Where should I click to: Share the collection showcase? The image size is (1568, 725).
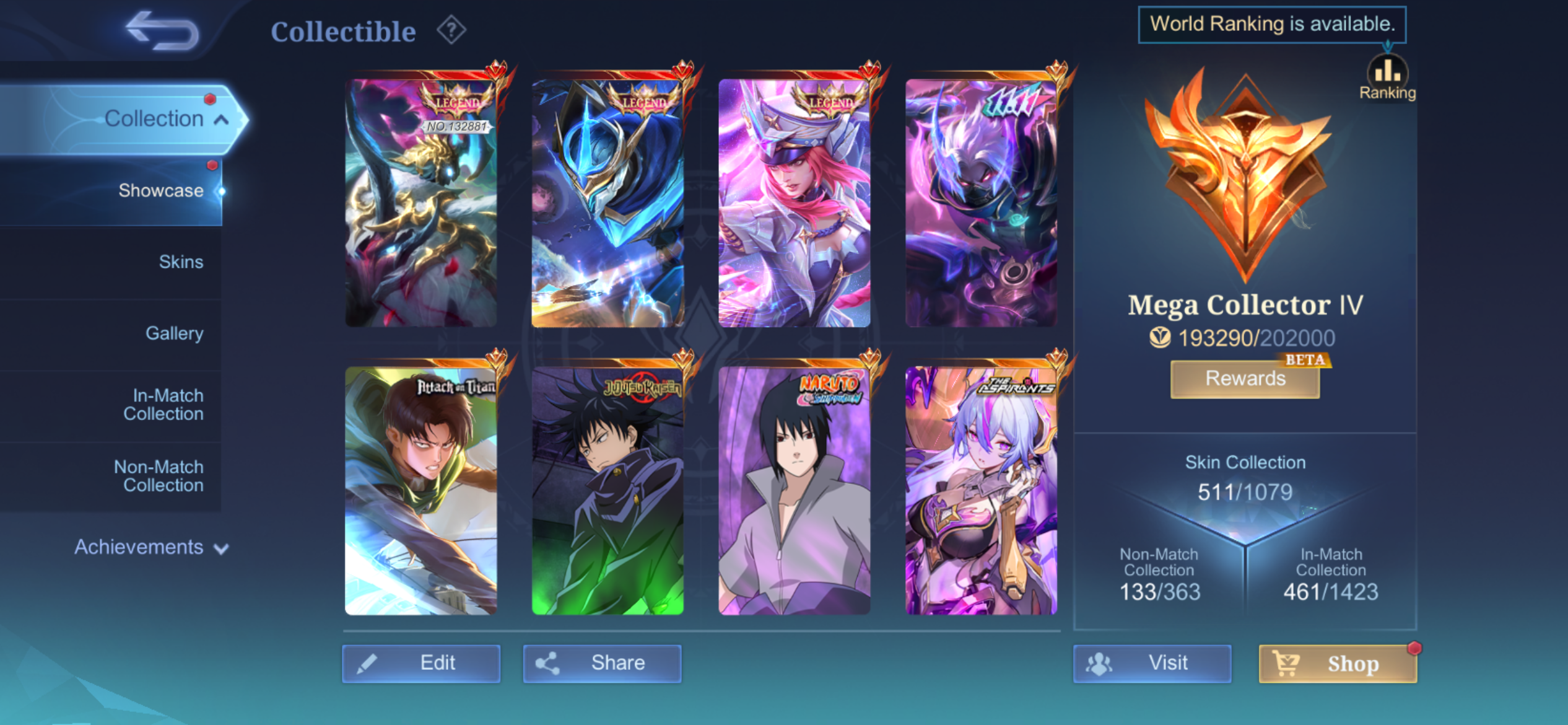[602, 663]
